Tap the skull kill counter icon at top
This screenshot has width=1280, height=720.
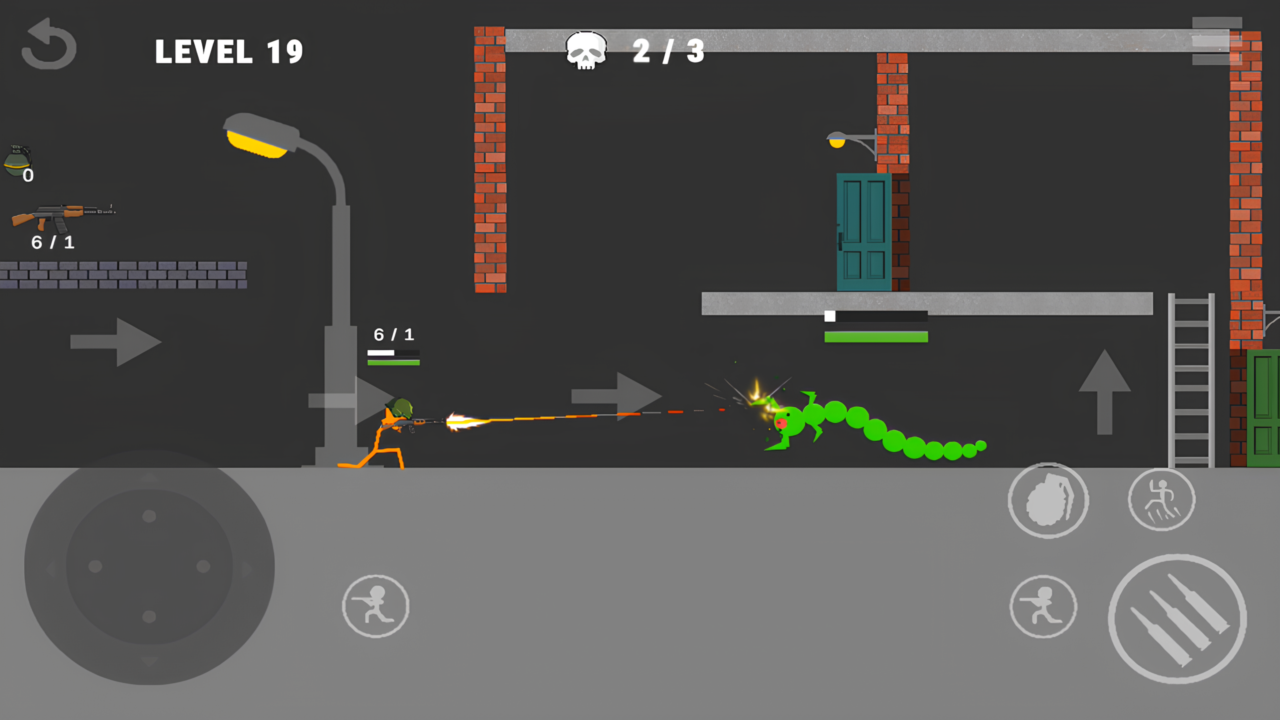pyautogui.click(x=586, y=49)
